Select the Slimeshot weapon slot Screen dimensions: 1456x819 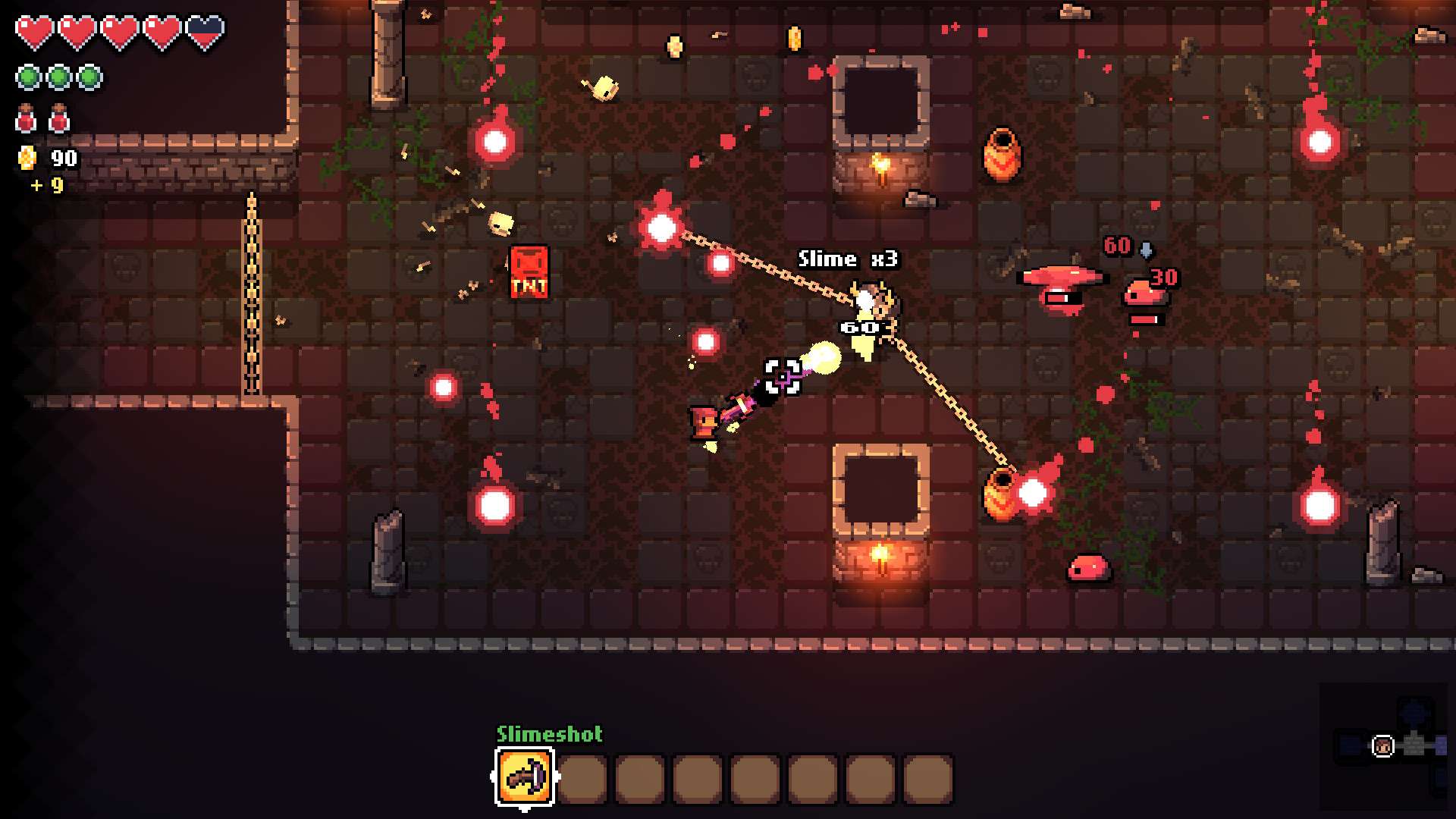tap(525, 777)
